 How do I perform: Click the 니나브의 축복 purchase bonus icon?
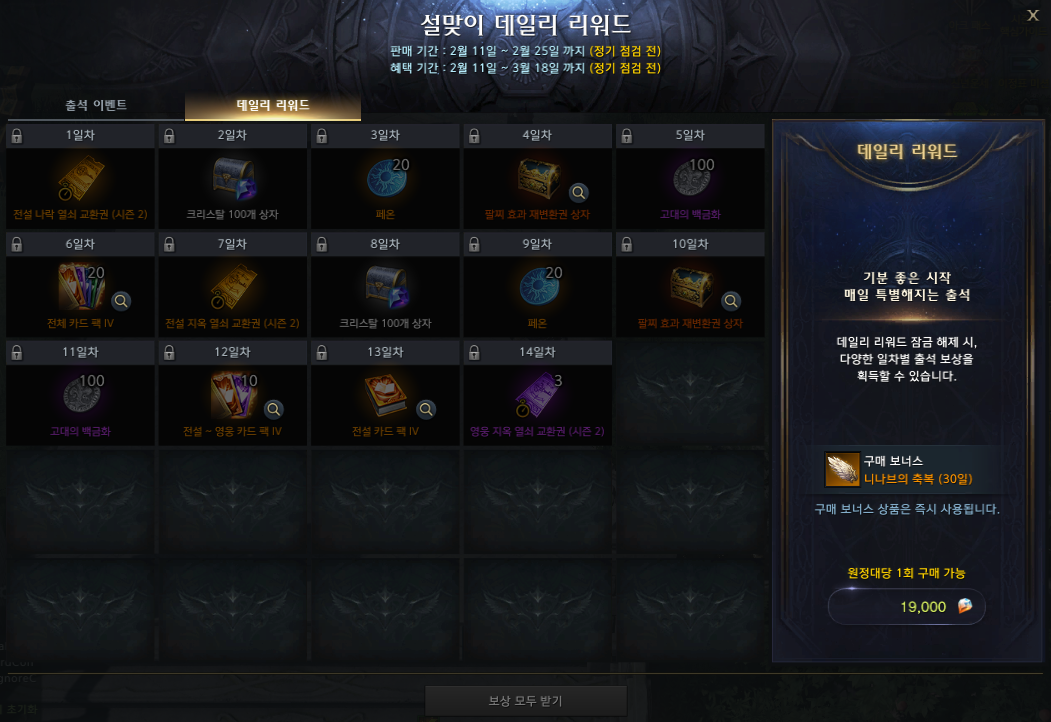tap(841, 469)
